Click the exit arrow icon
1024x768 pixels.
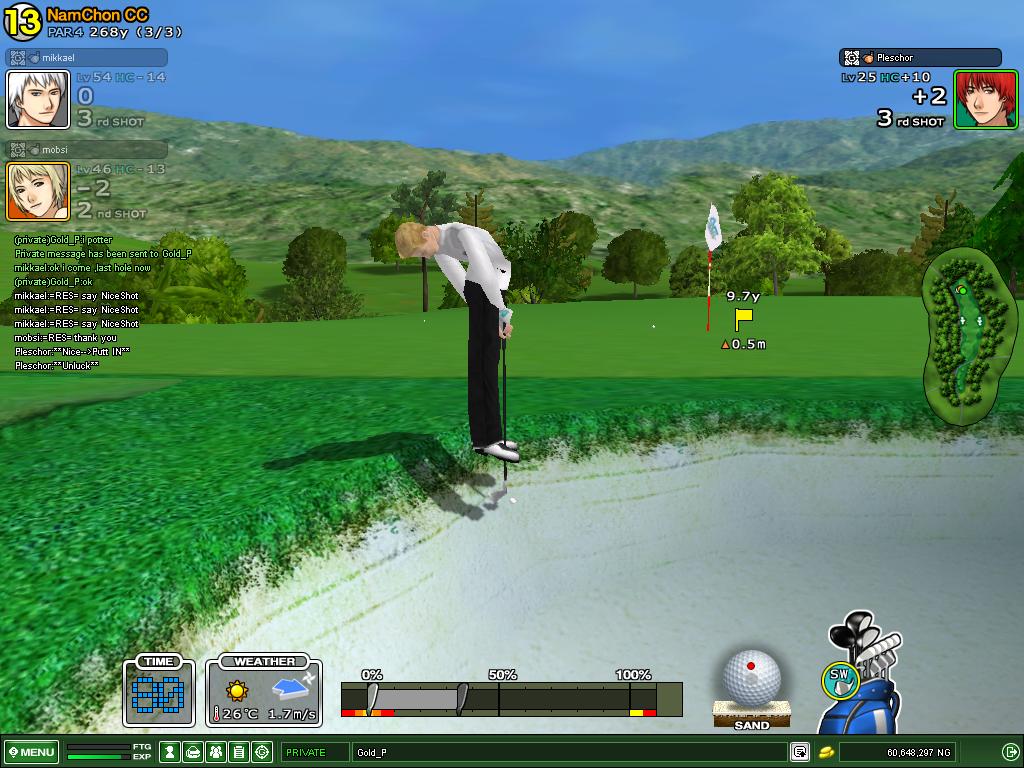pyautogui.click(x=1010, y=752)
